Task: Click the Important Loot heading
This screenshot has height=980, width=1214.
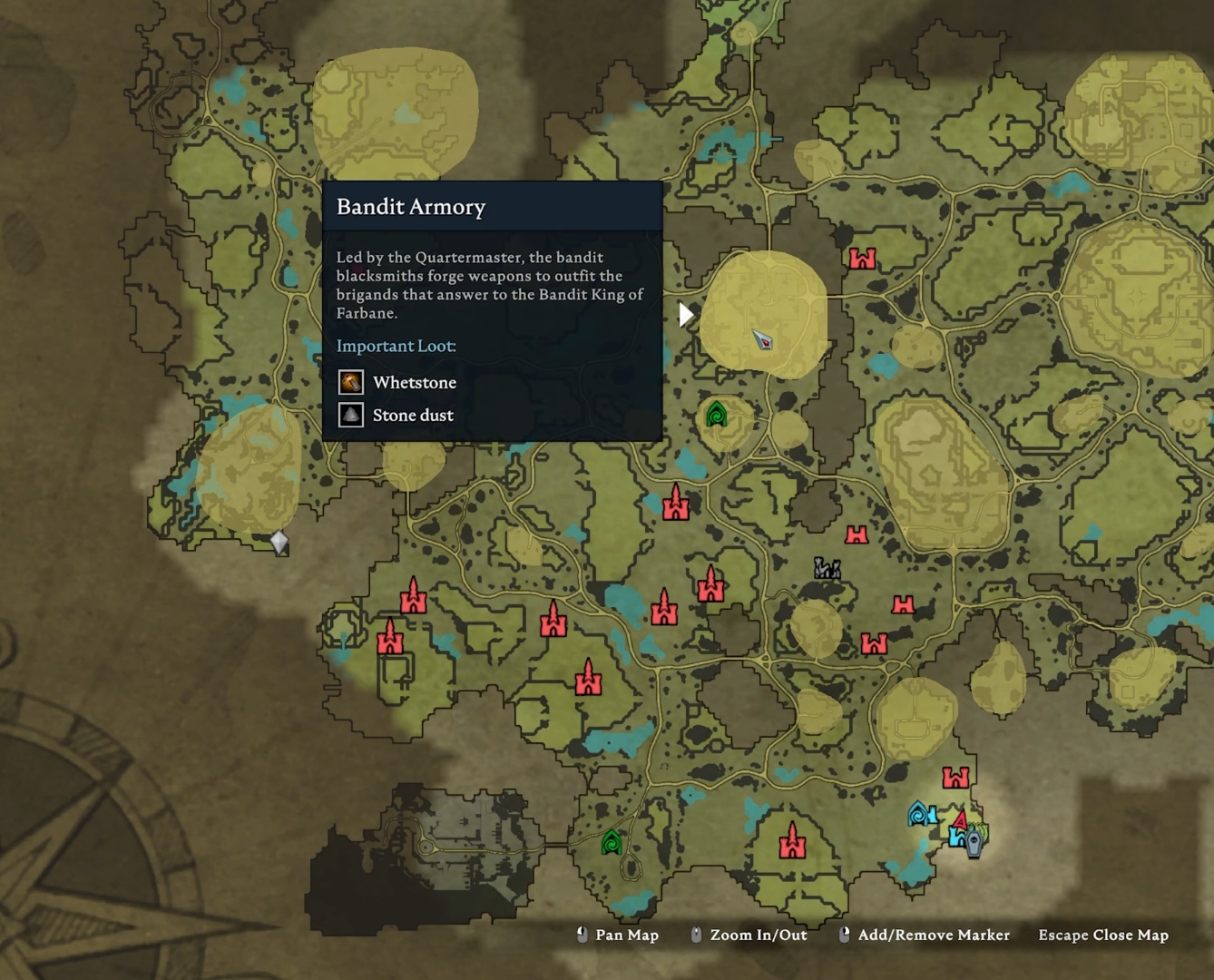Action: click(x=397, y=346)
